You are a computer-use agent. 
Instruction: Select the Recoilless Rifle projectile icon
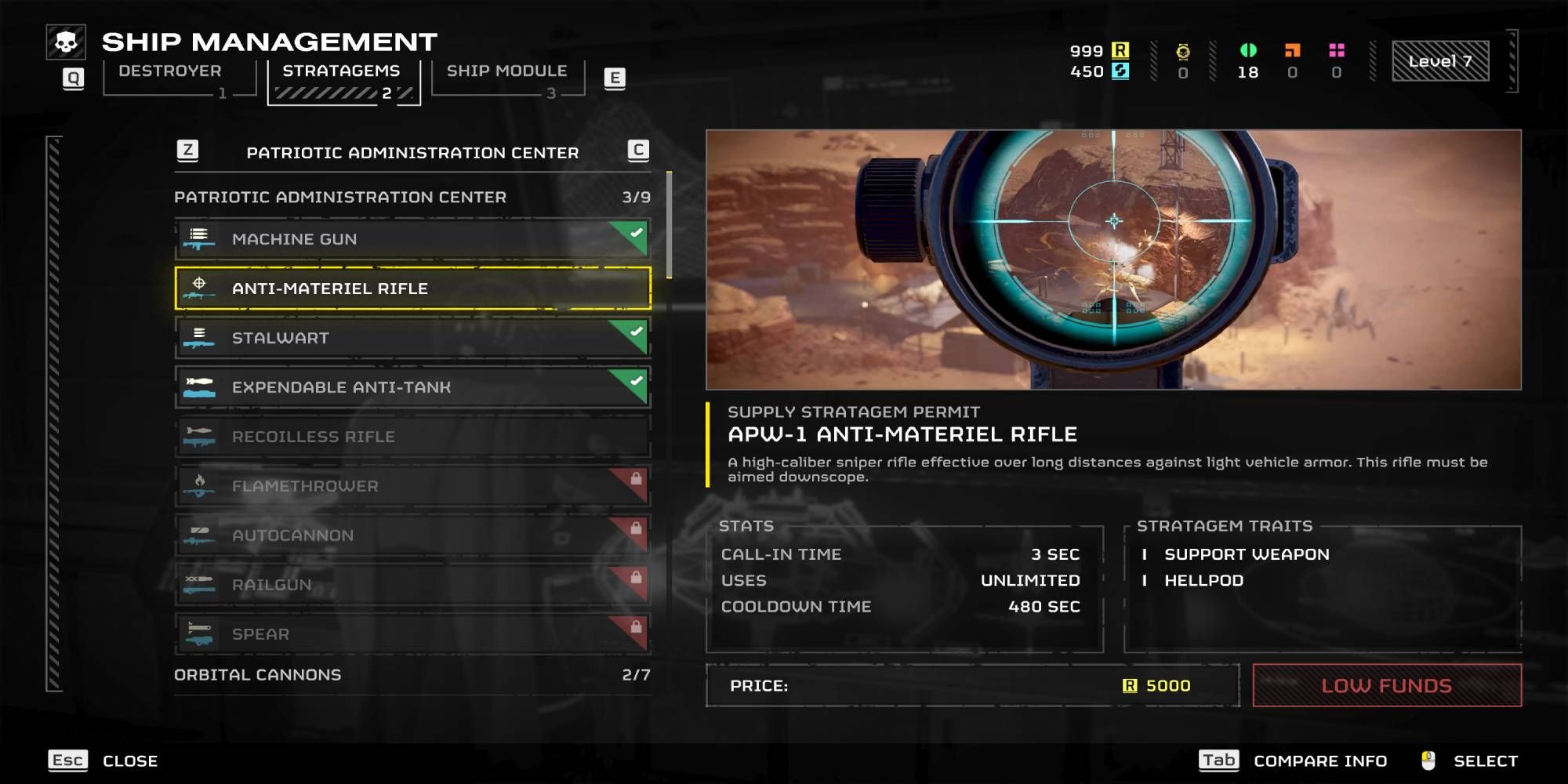coord(201,437)
